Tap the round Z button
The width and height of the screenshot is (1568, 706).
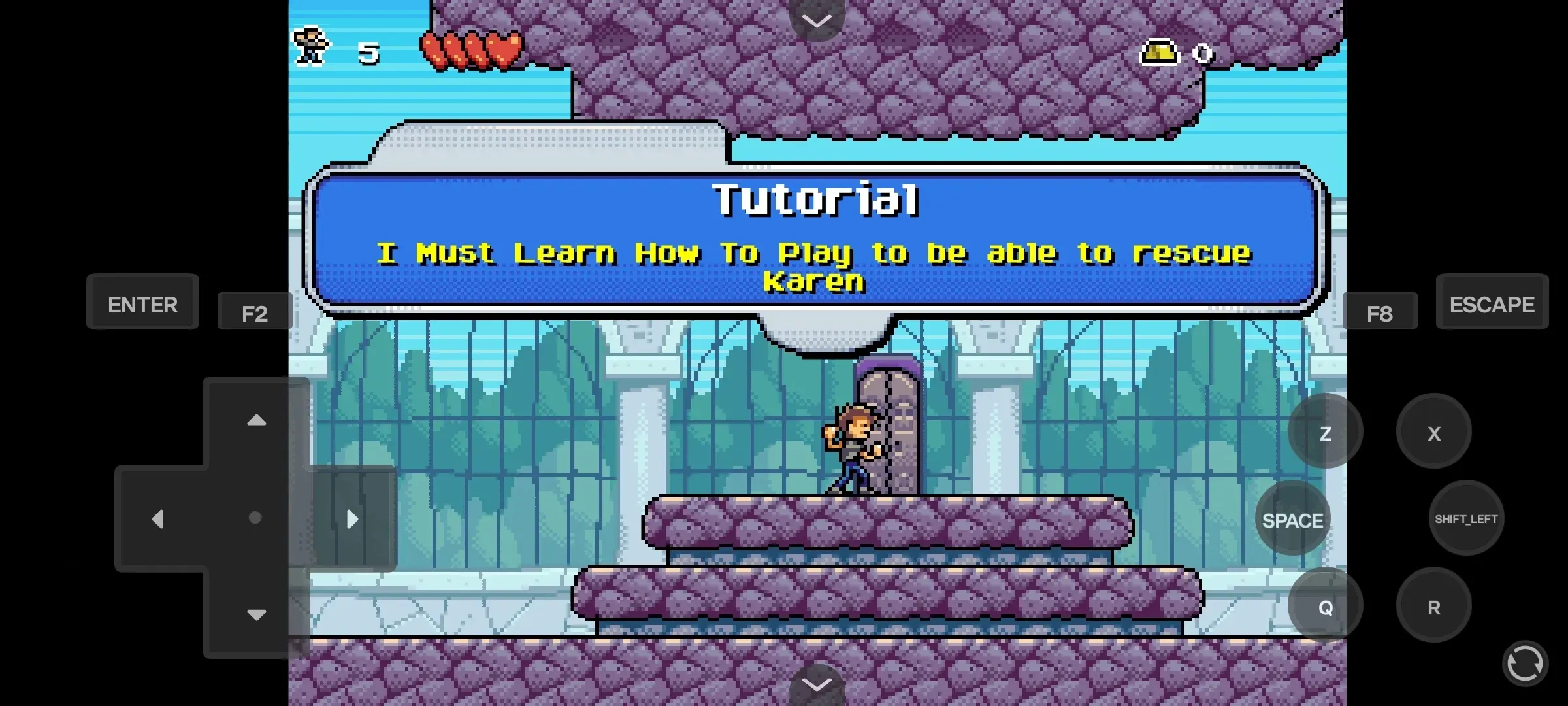tap(1325, 432)
